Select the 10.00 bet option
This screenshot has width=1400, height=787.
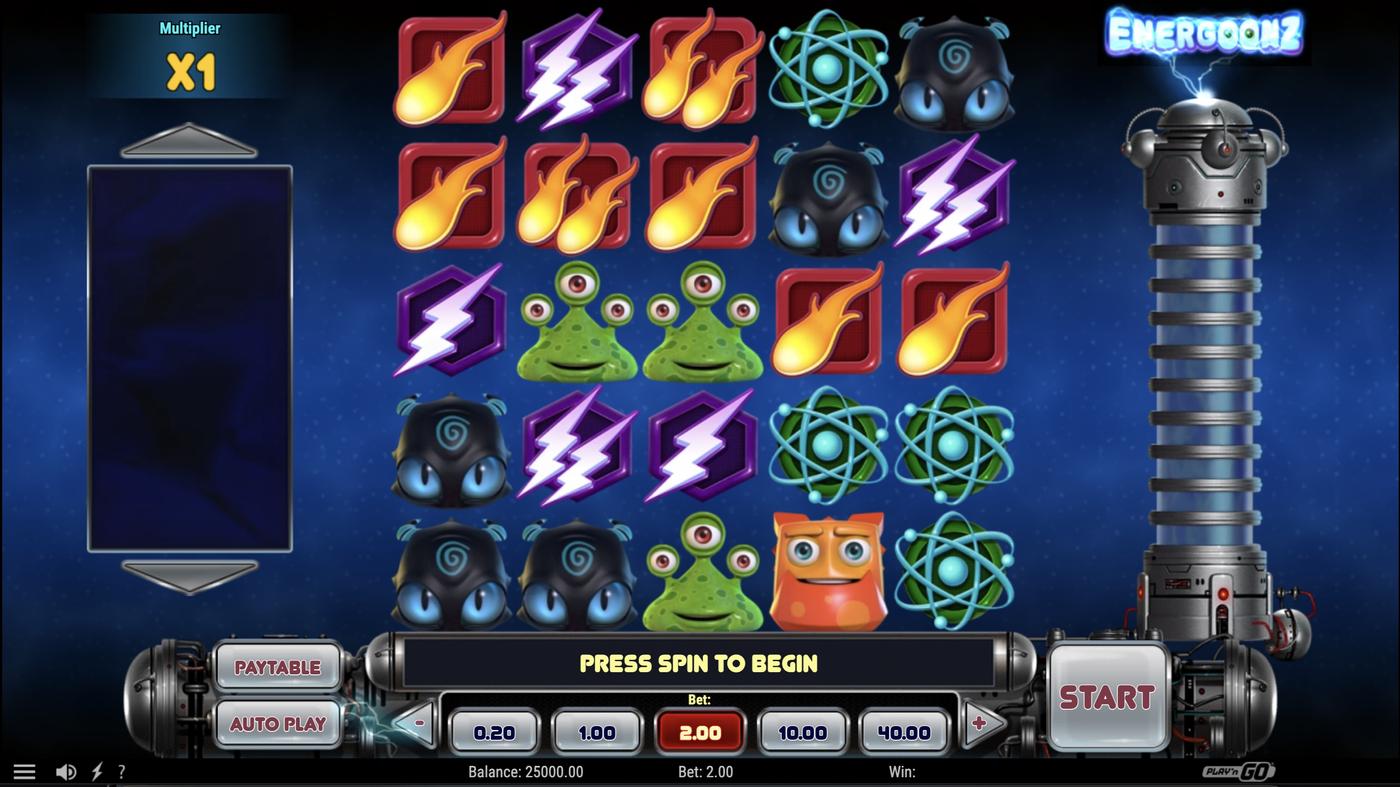pos(802,731)
